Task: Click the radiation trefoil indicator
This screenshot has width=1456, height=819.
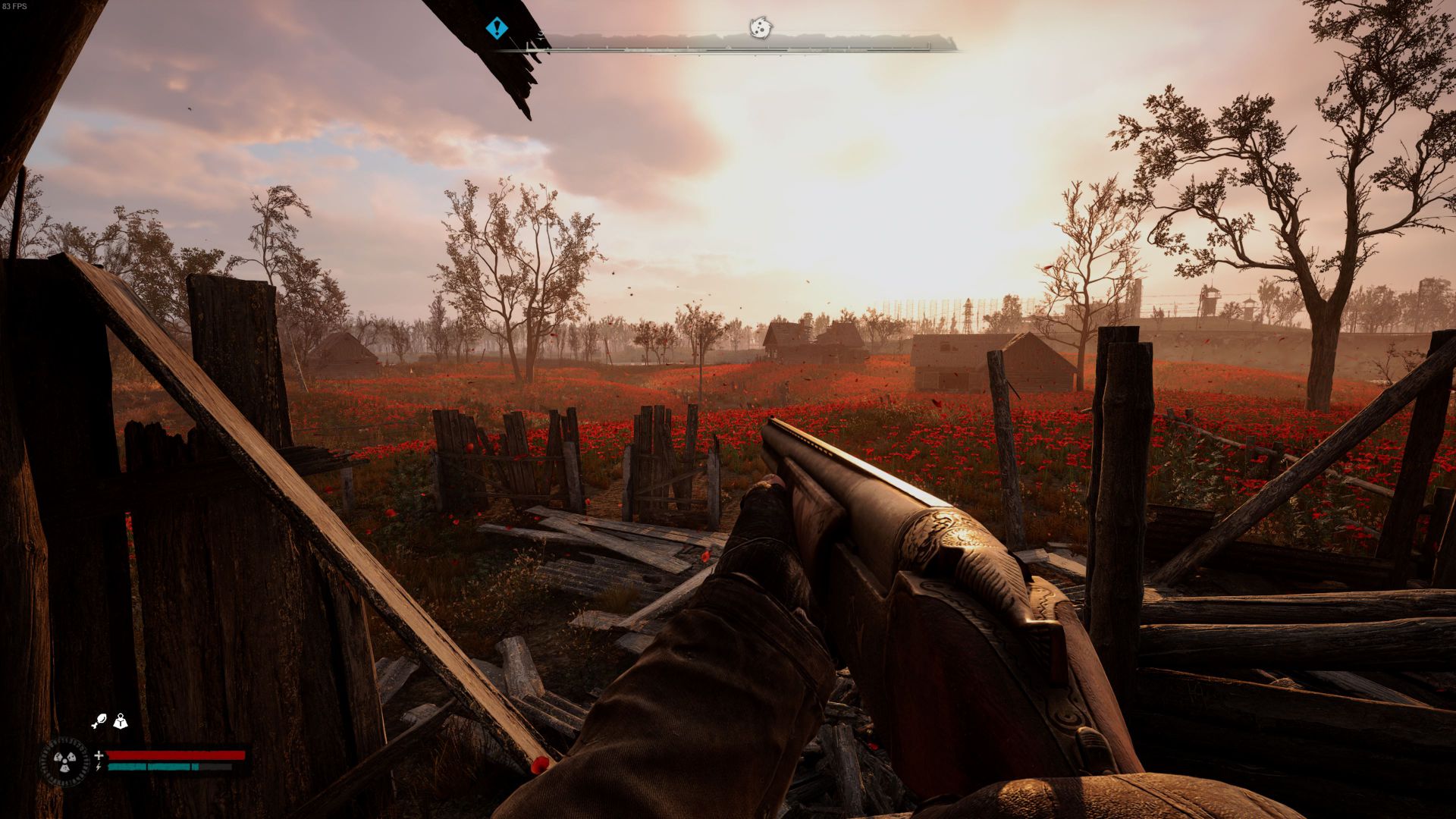Action: tap(64, 761)
